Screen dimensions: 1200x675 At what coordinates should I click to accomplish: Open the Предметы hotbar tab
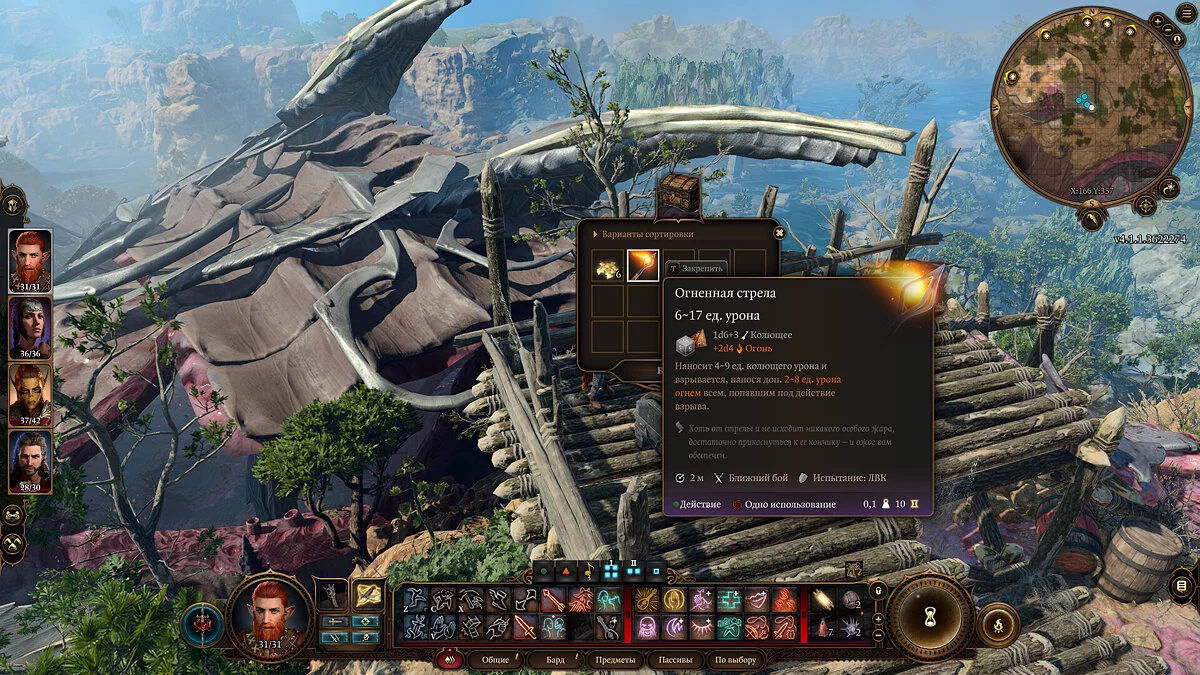click(614, 660)
